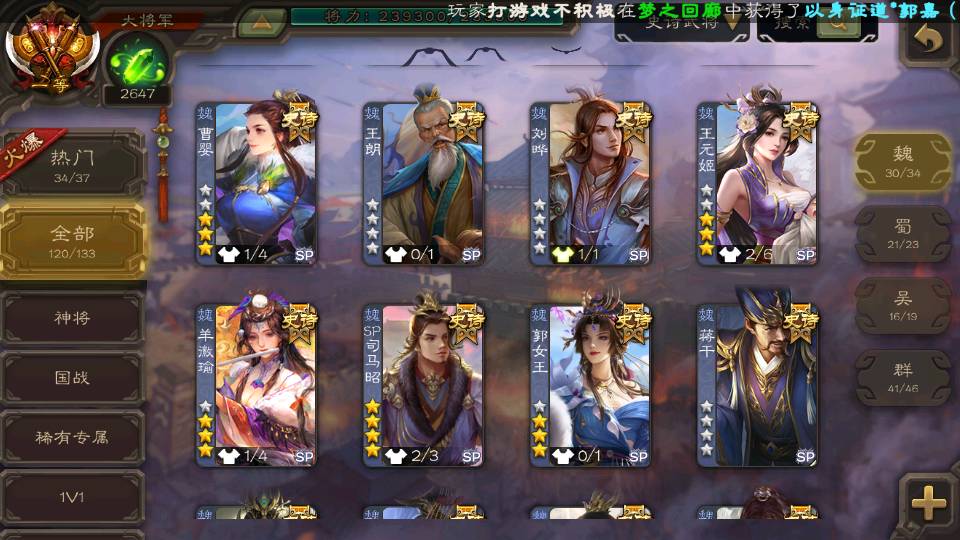Filter generals by 蜀 faction
Viewport: 960px width, 540px height.
coord(903,234)
